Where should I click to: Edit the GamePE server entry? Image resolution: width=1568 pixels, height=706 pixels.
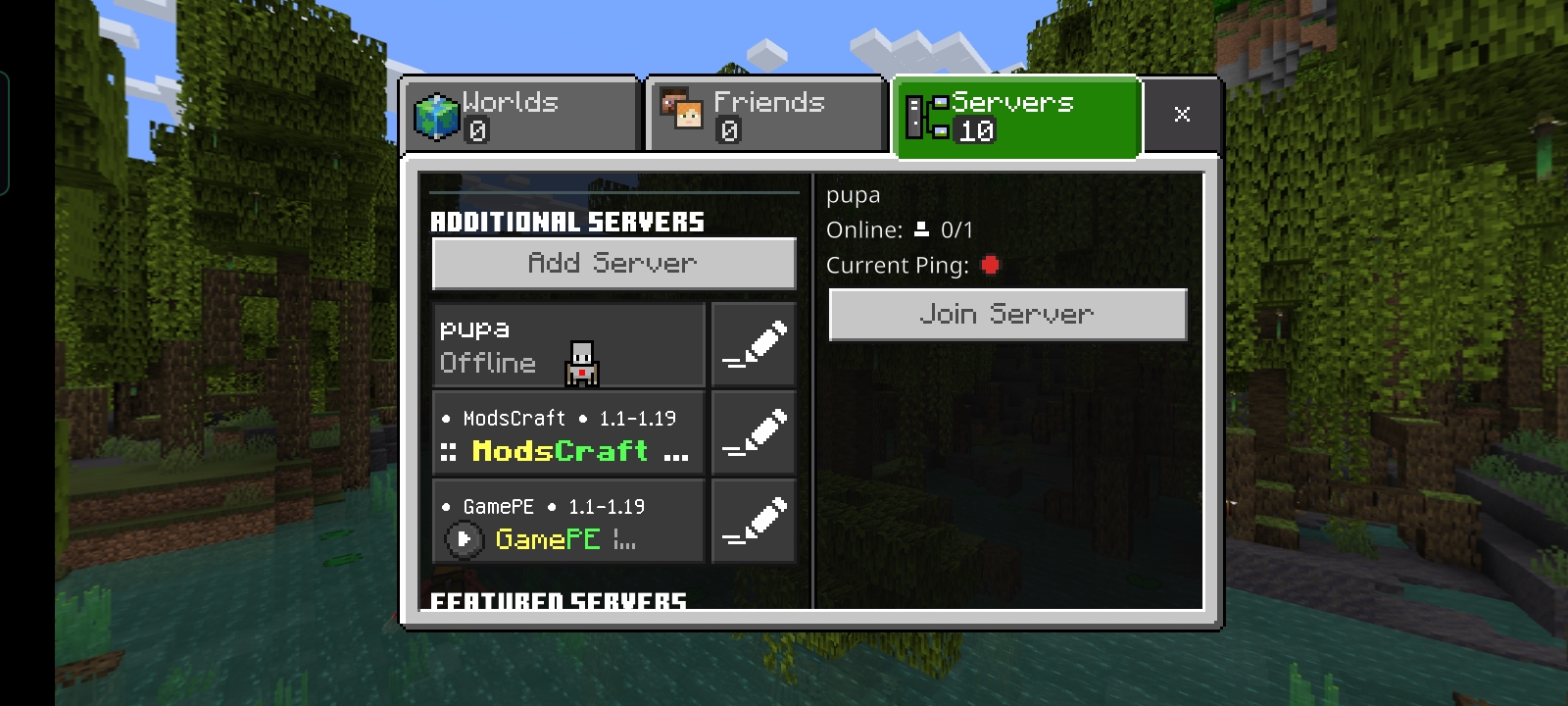(x=754, y=522)
